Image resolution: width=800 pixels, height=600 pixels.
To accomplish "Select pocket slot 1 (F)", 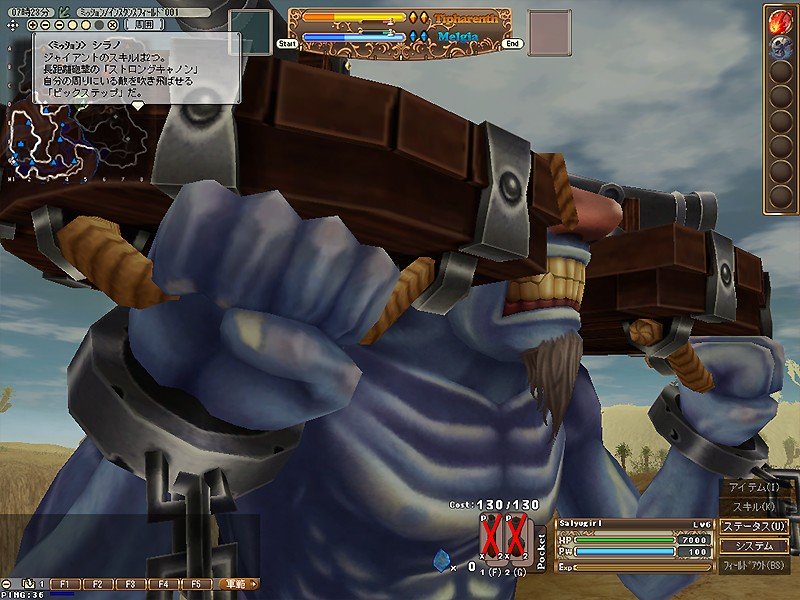I will [x=492, y=538].
